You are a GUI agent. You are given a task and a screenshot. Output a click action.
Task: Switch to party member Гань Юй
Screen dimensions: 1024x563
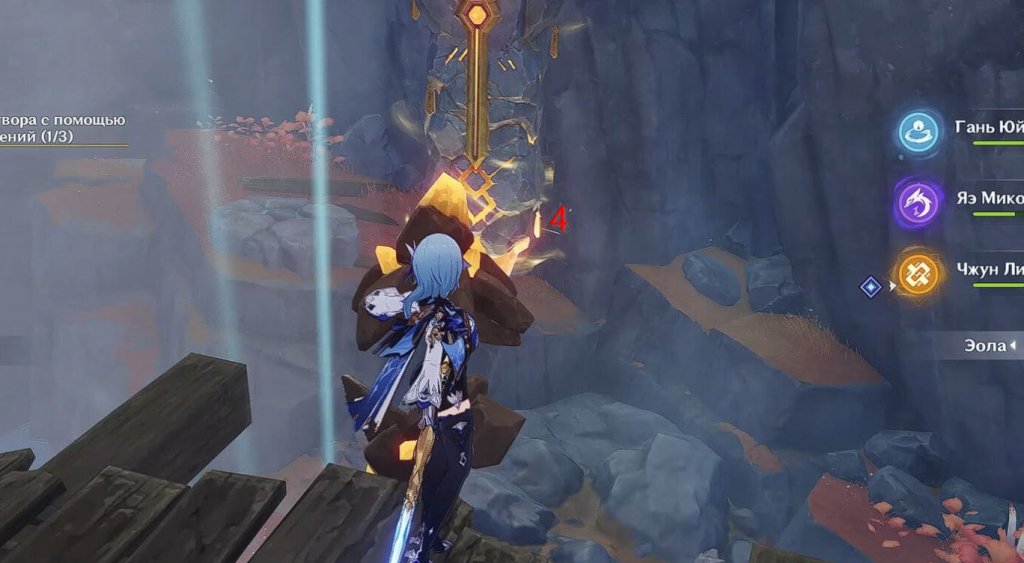pyautogui.click(x=918, y=132)
